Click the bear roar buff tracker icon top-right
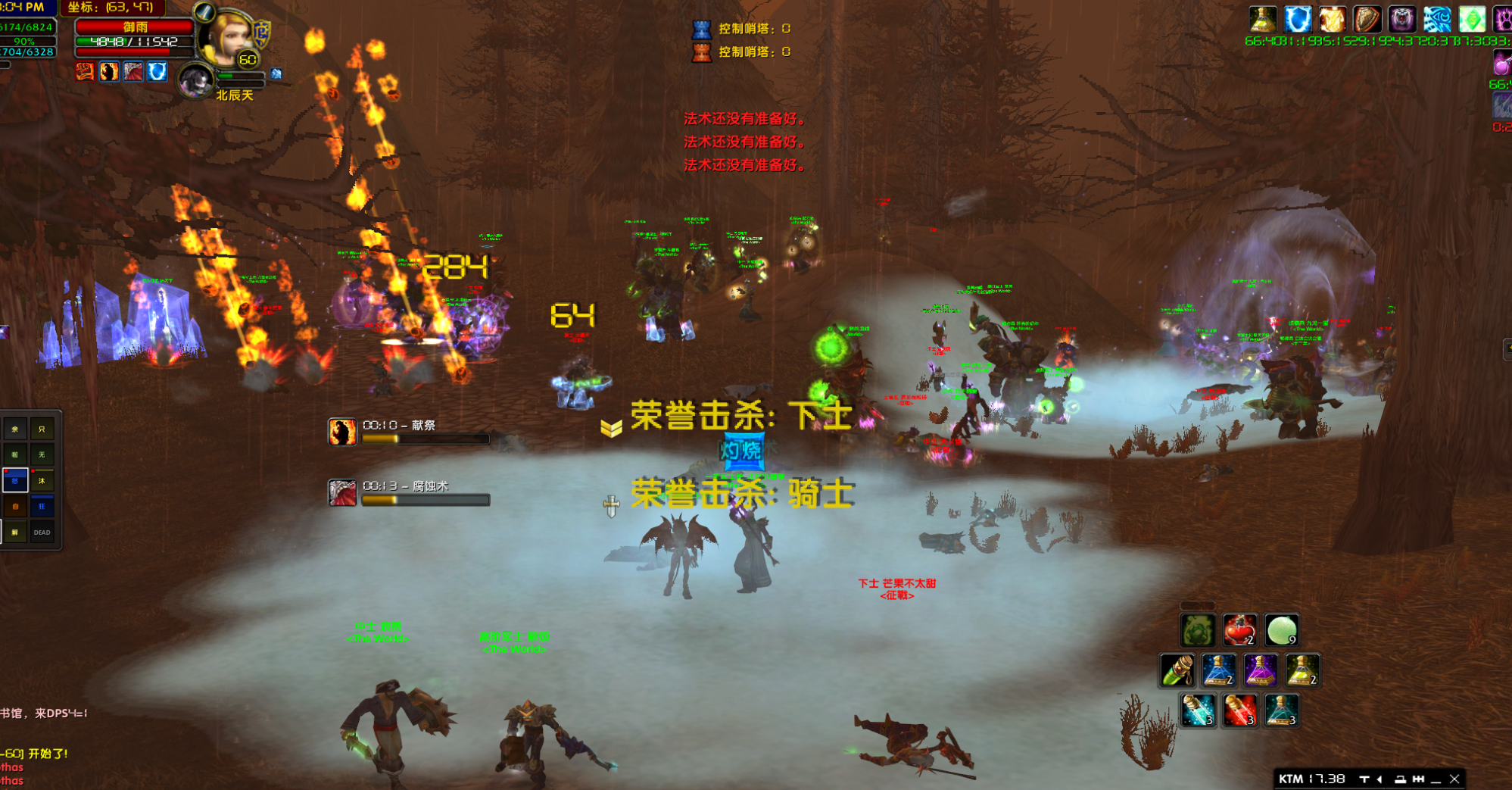The width and height of the screenshot is (1512, 790). click(1401, 20)
